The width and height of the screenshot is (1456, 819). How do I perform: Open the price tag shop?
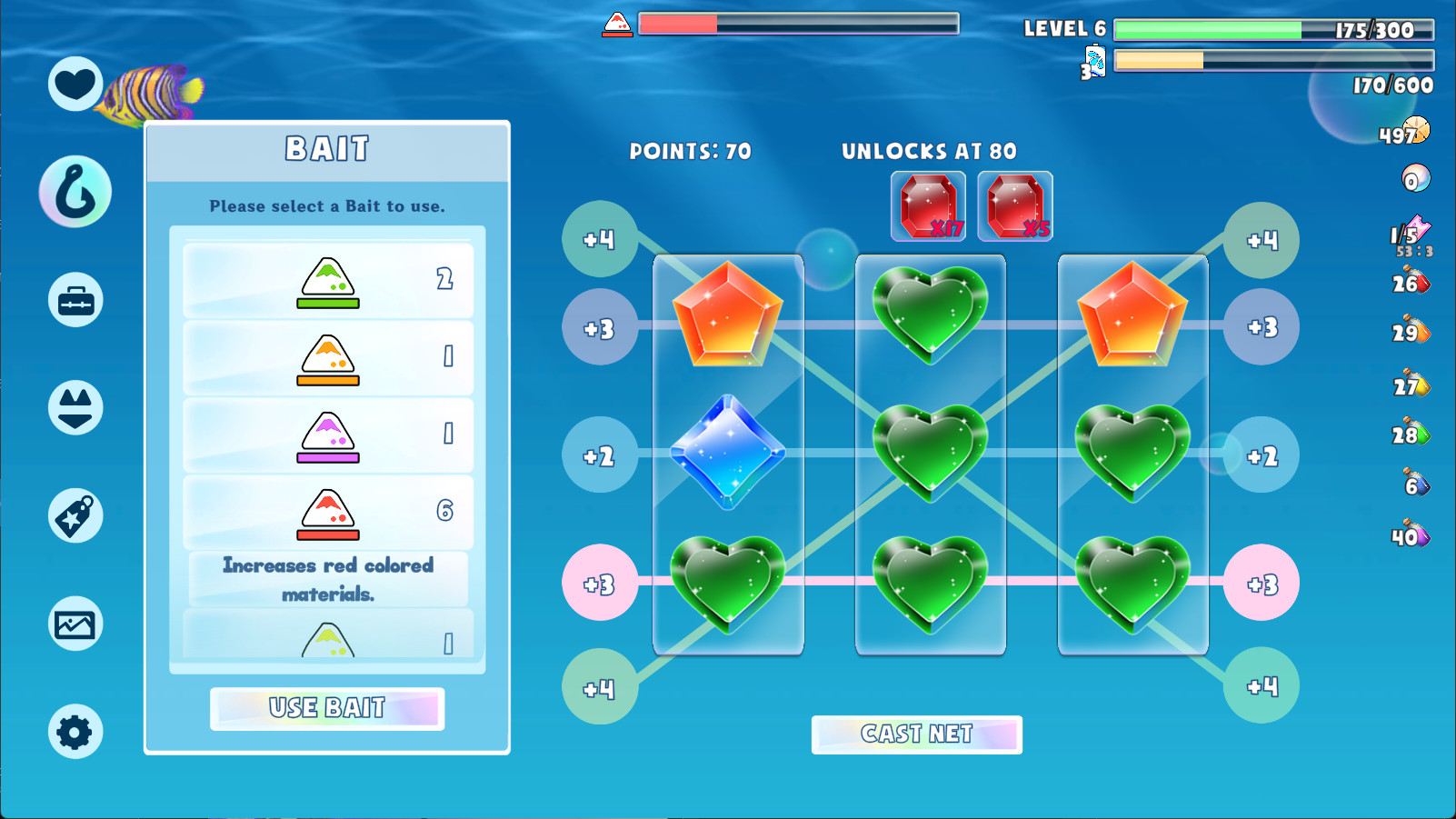click(75, 514)
